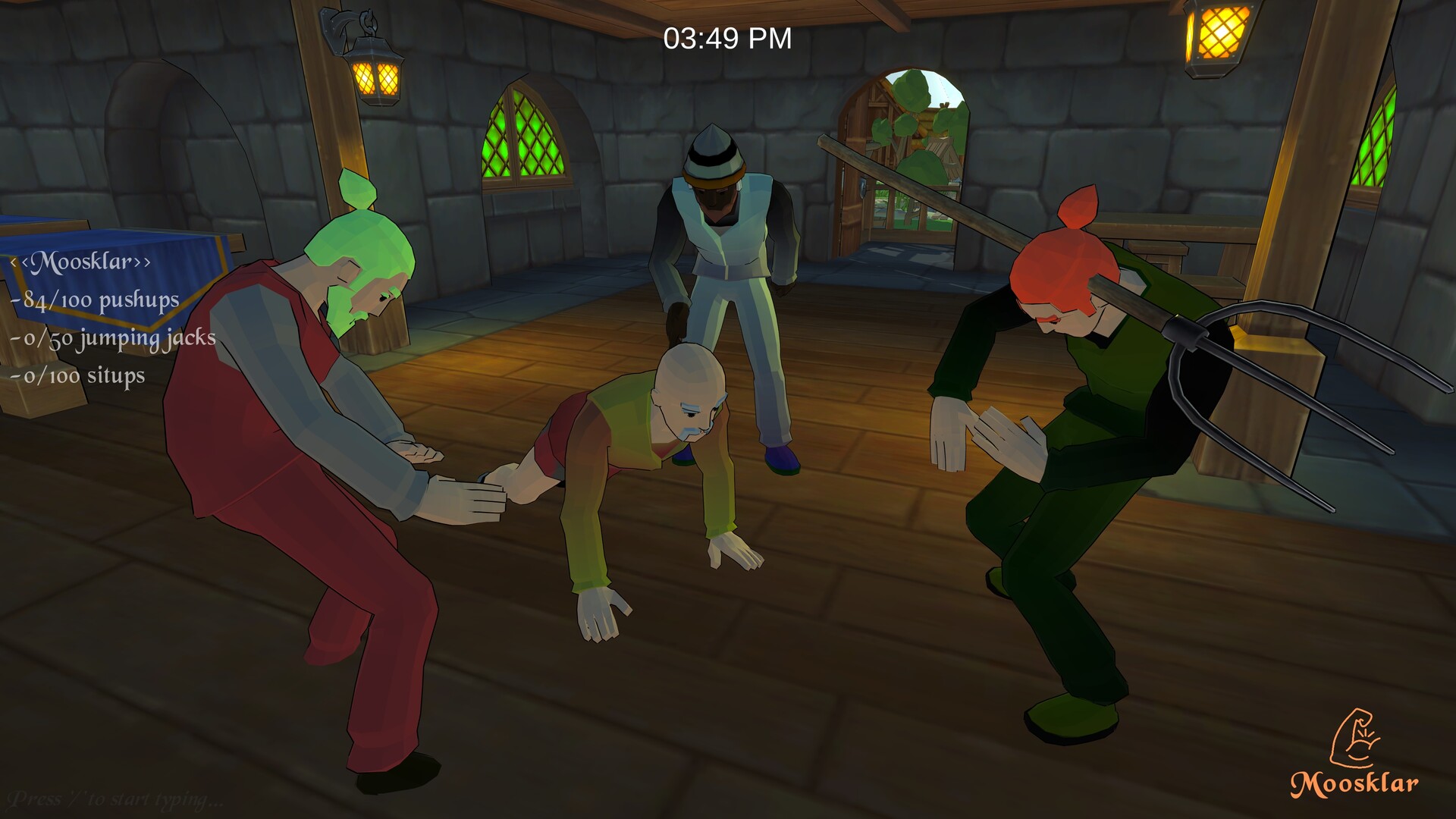Click the 0/100 situps objective
The width and height of the screenshot is (1456, 819).
tap(80, 374)
